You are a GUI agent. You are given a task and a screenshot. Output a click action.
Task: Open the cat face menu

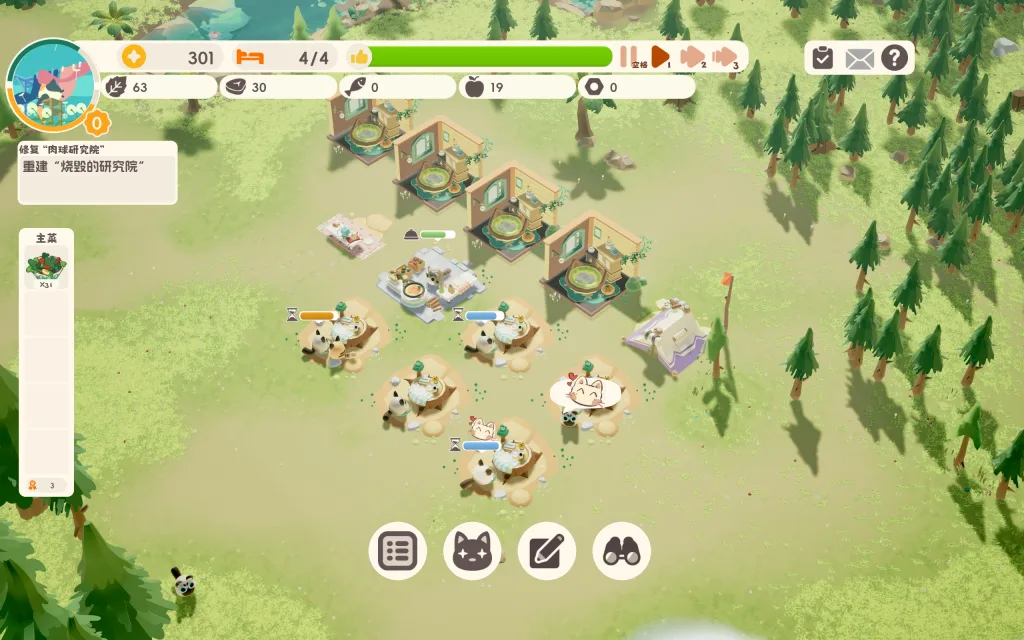pyautogui.click(x=472, y=551)
